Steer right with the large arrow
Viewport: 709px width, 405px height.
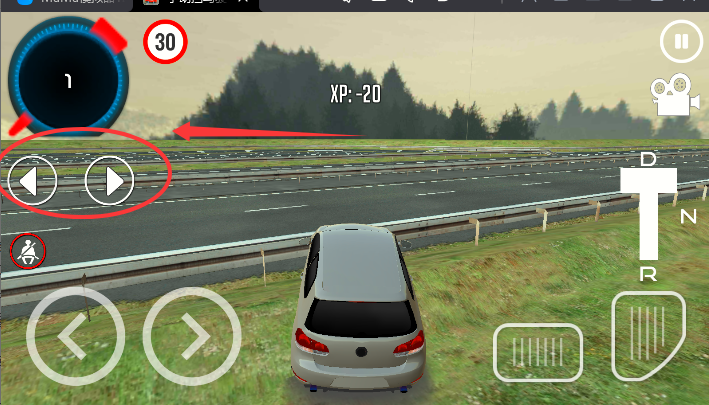192,337
